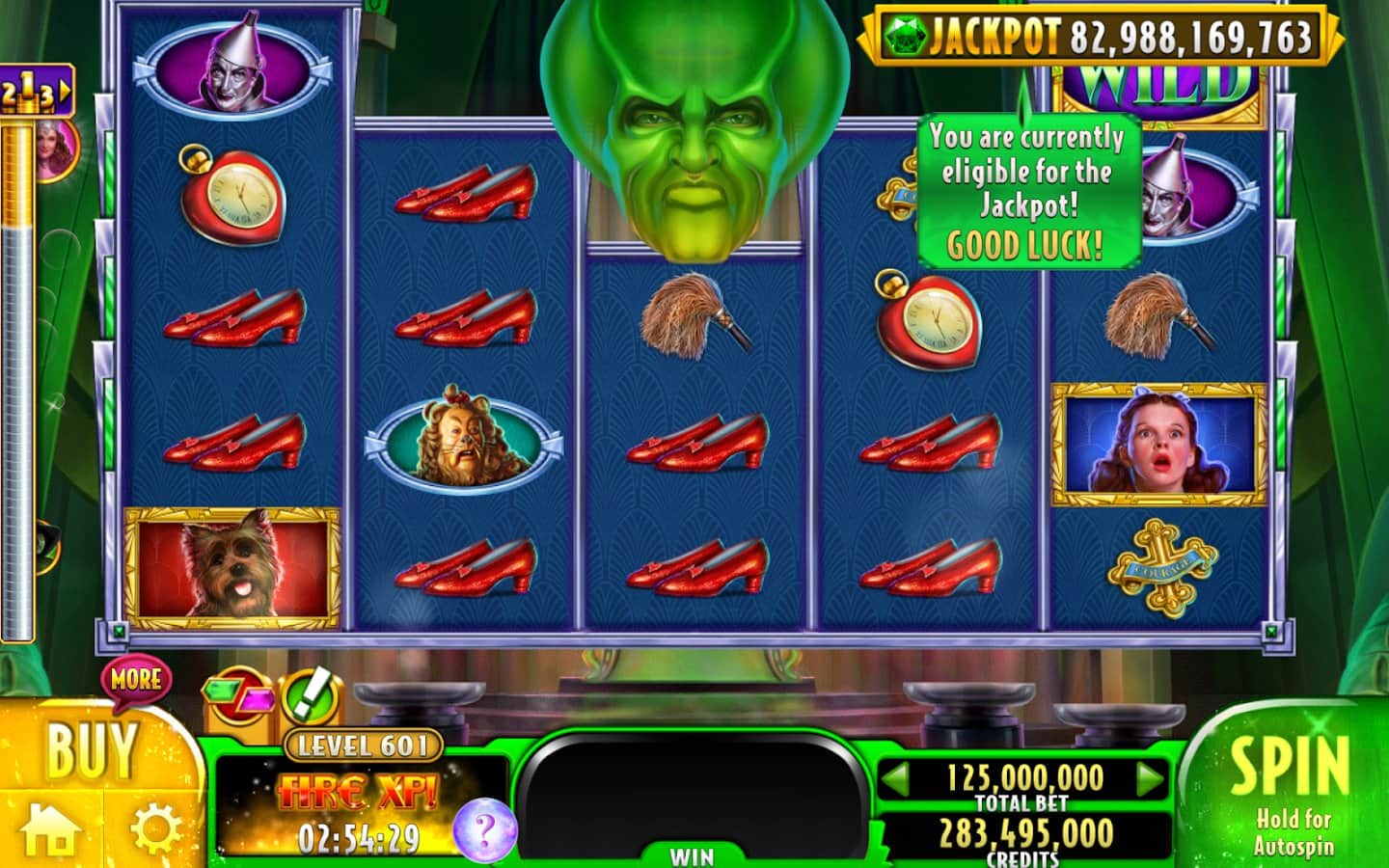Increase total bet with the right arrow
Image resolution: width=1389 pixels, height=868 pixels.
click(1150, 778)
